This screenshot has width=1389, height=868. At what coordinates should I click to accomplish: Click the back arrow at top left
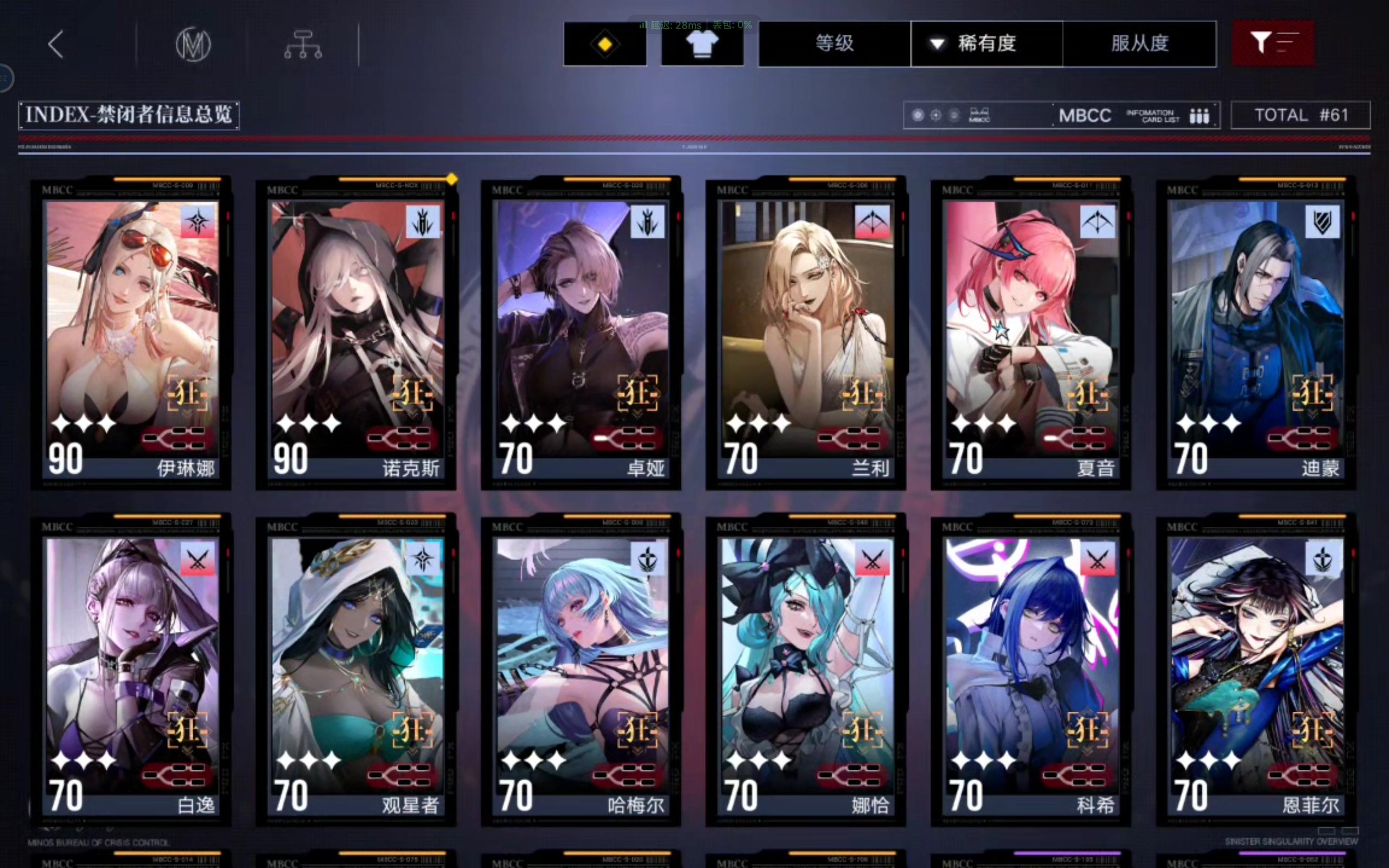click(55, 44)
